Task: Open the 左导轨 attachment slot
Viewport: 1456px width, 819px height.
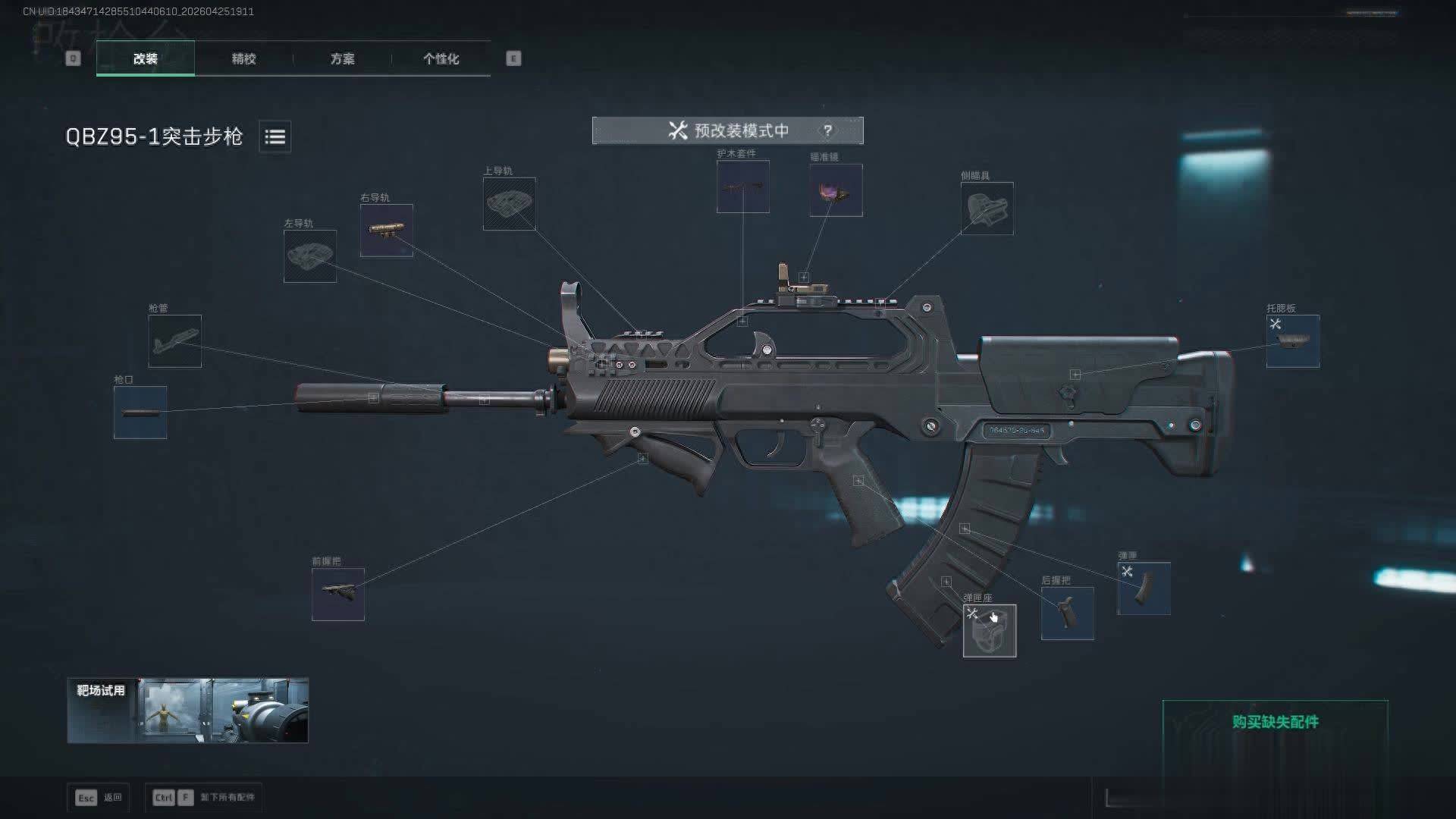Action: (309, 256)
